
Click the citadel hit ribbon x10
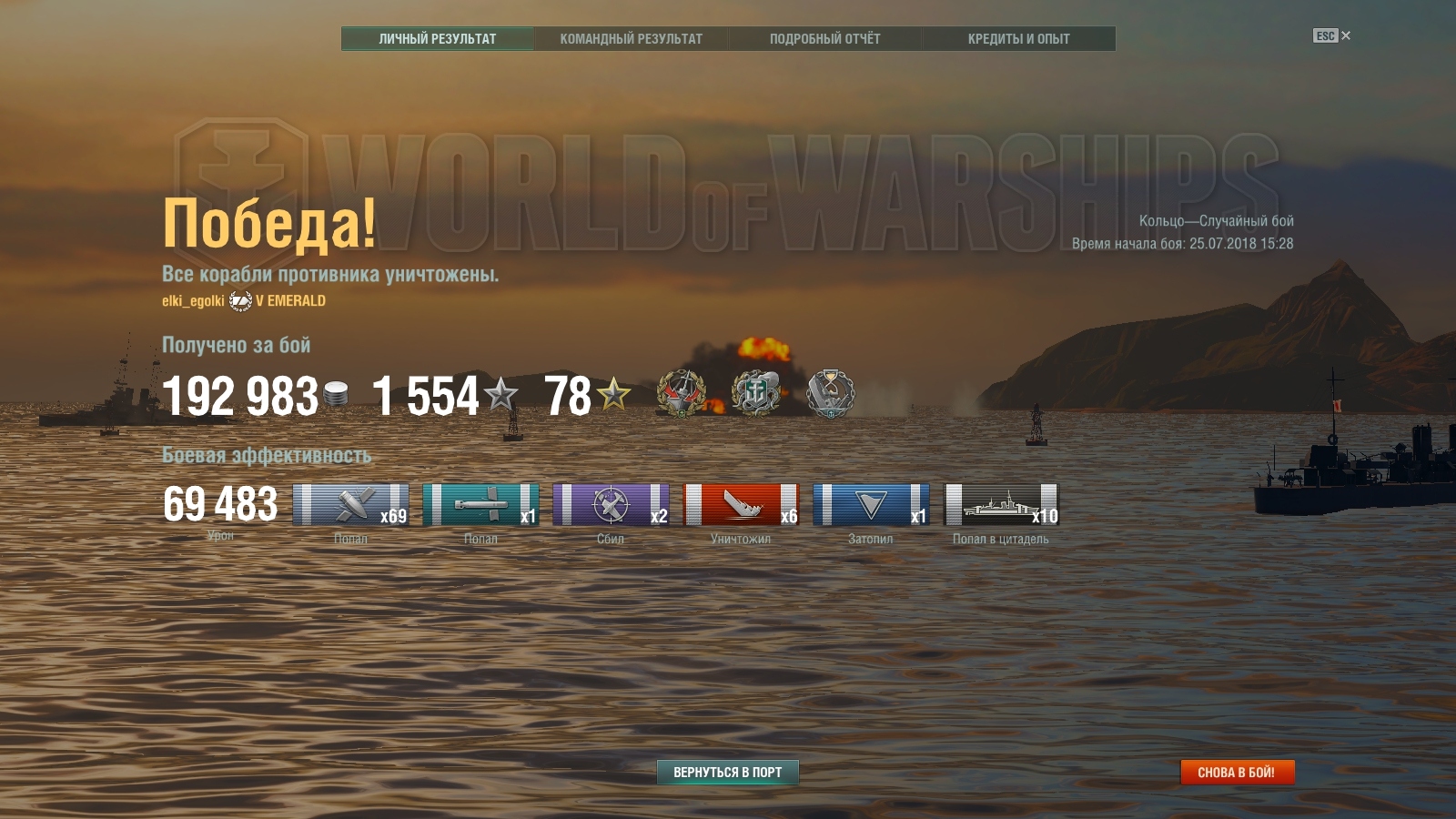1001,505
